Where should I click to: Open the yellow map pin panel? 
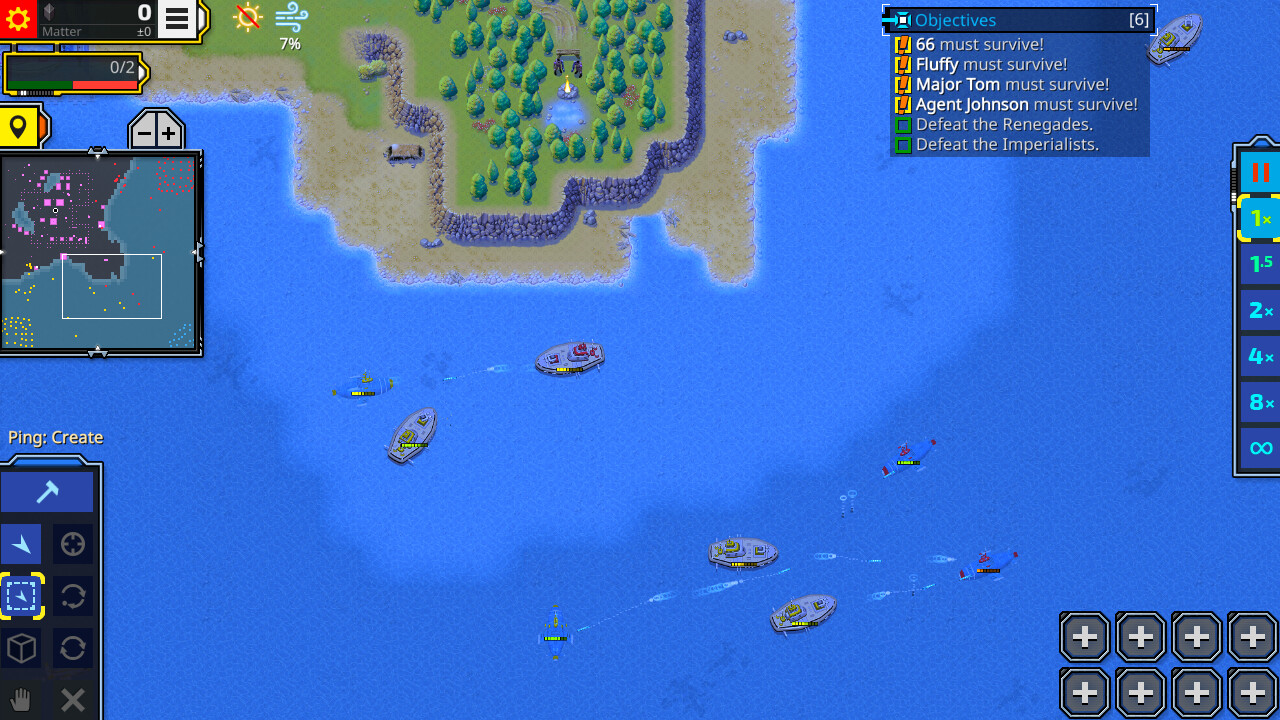(x=20, y=127)
